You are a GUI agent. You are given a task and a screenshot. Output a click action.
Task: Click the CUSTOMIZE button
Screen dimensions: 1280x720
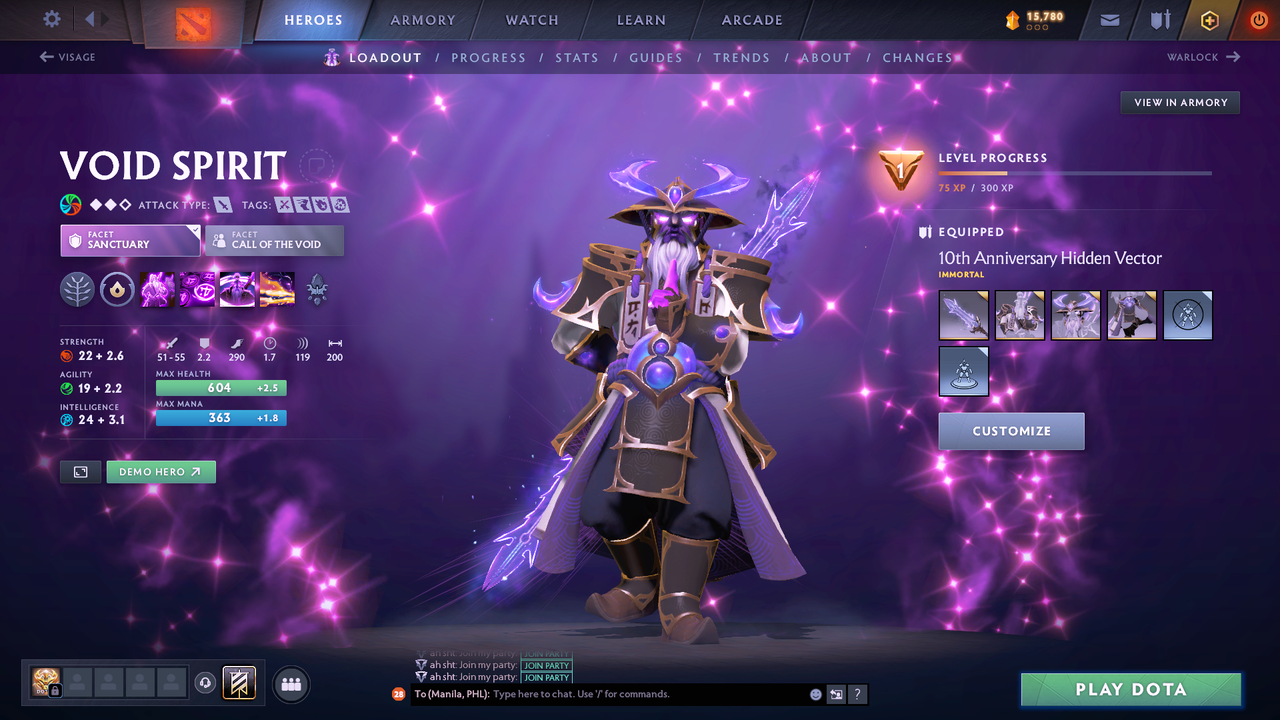tap(1011, 430)
